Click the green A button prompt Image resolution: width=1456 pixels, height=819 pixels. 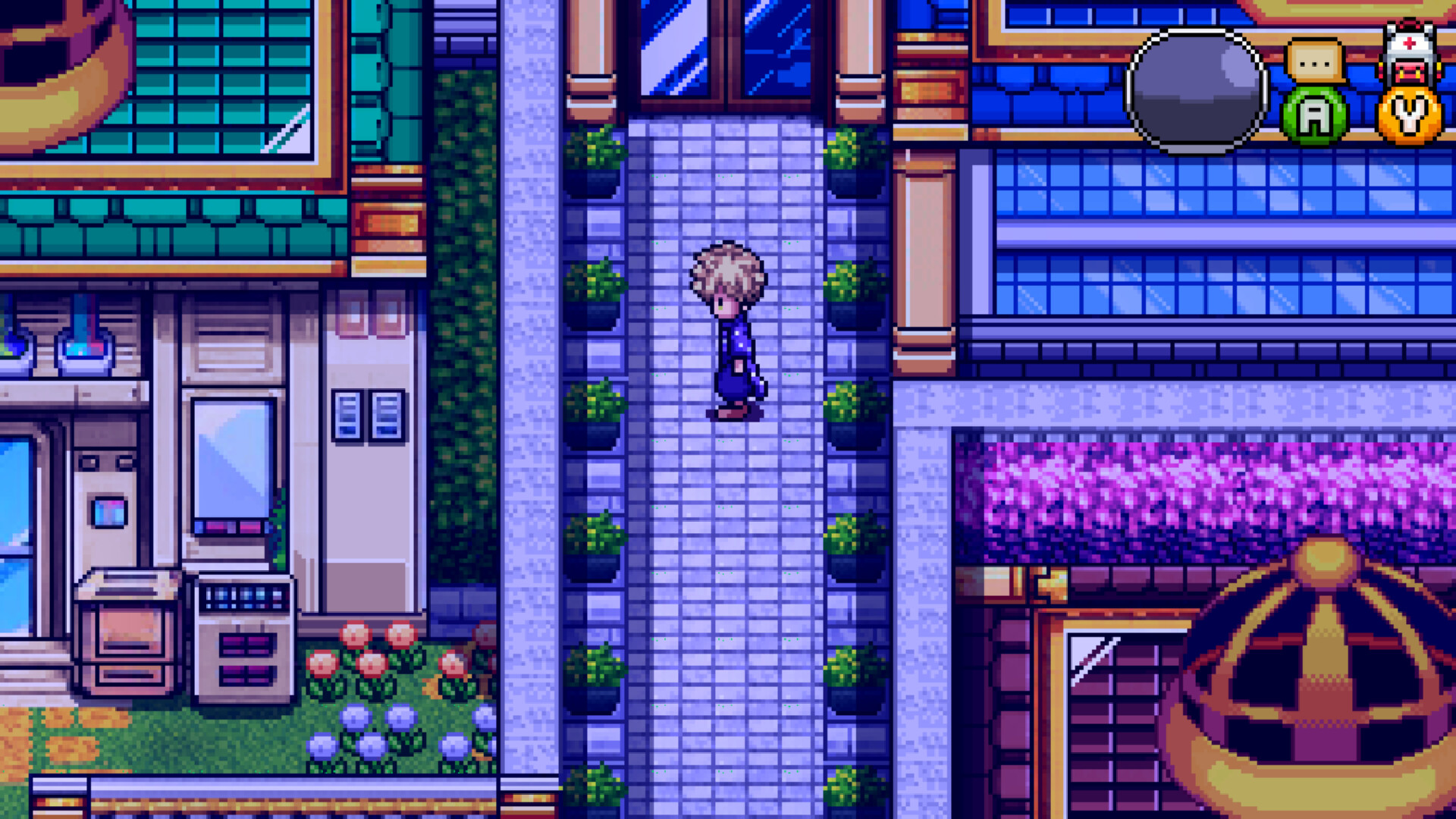[x=1316, y=115]
